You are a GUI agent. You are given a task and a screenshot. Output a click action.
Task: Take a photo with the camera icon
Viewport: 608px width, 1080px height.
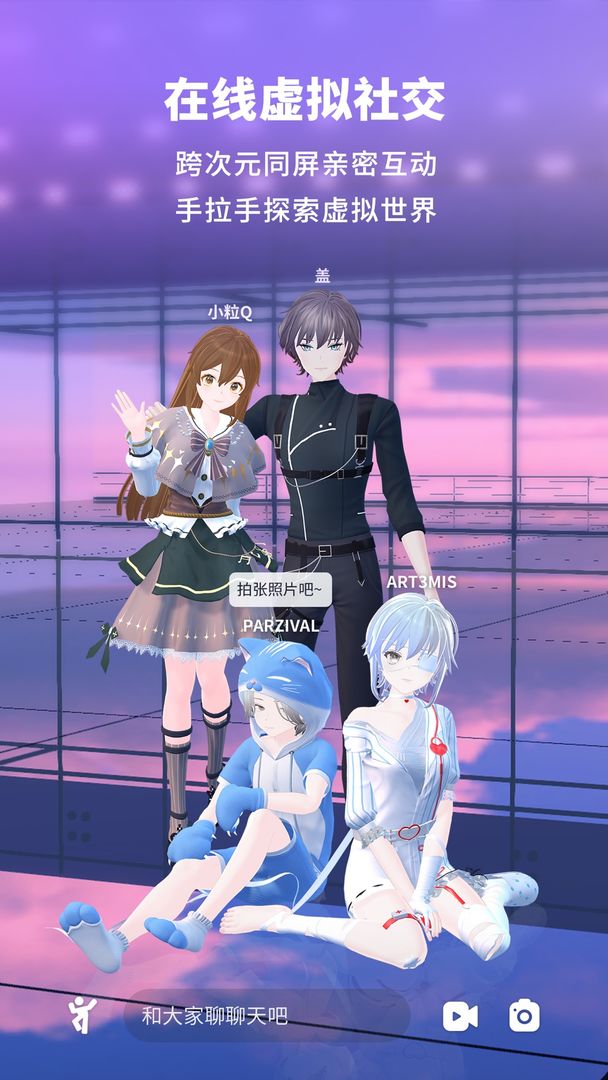(x=524, y=1016)
